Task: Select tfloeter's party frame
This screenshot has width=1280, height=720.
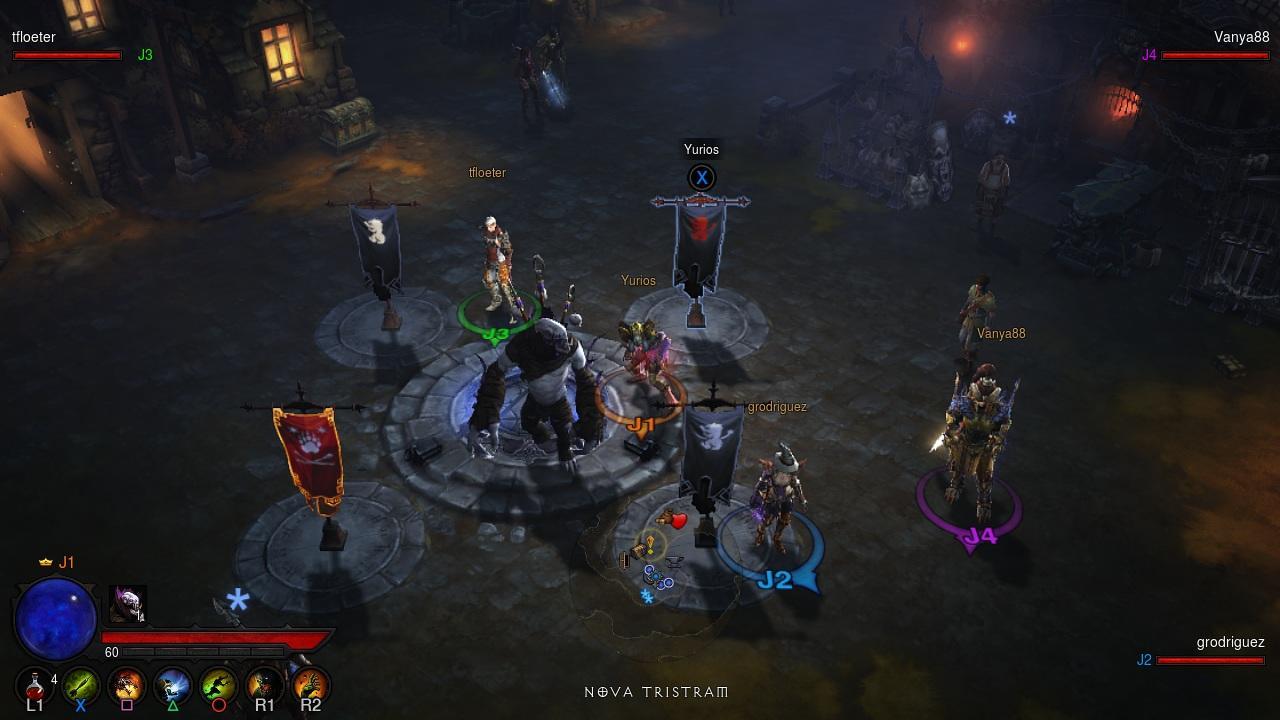Action: coord(67,47)
